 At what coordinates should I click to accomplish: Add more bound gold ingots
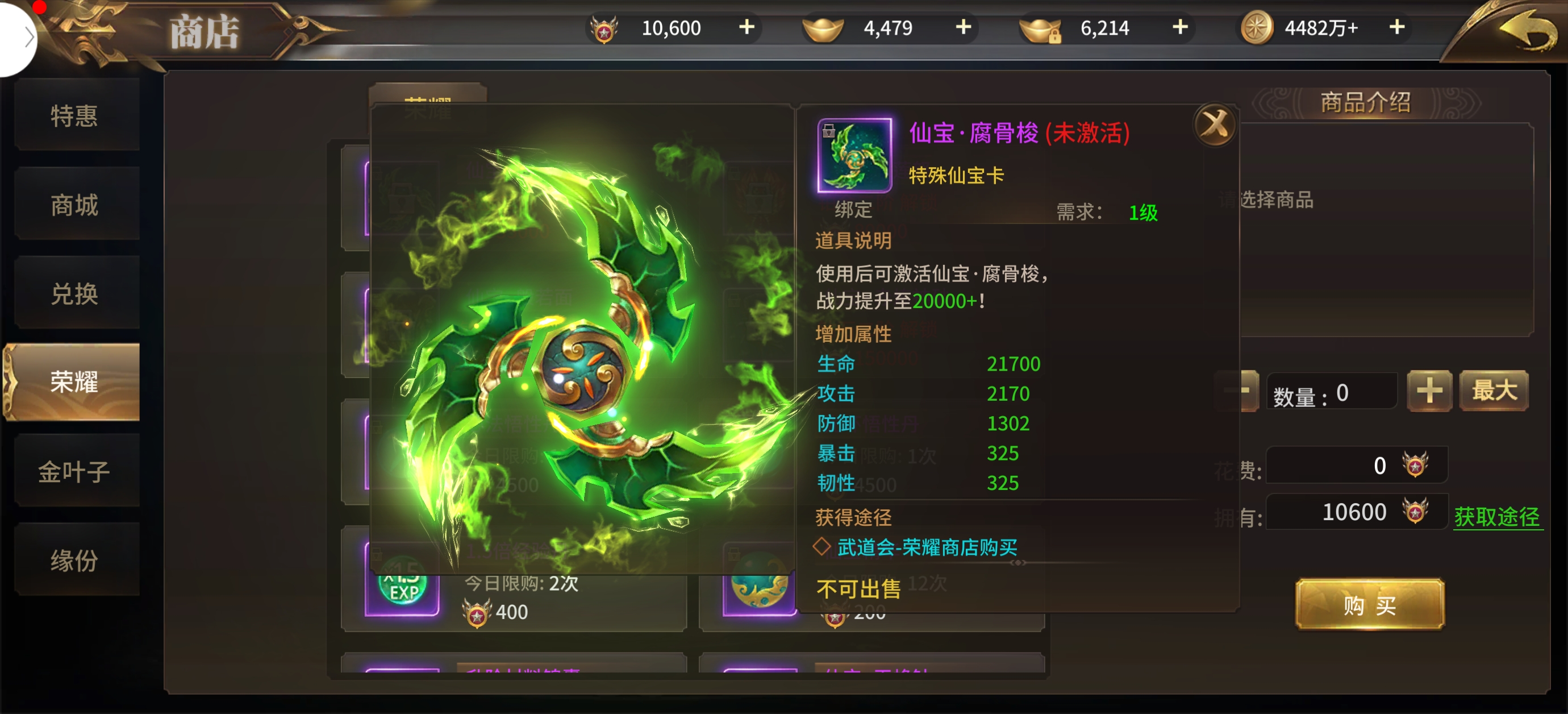click(x=1181, y=27)
